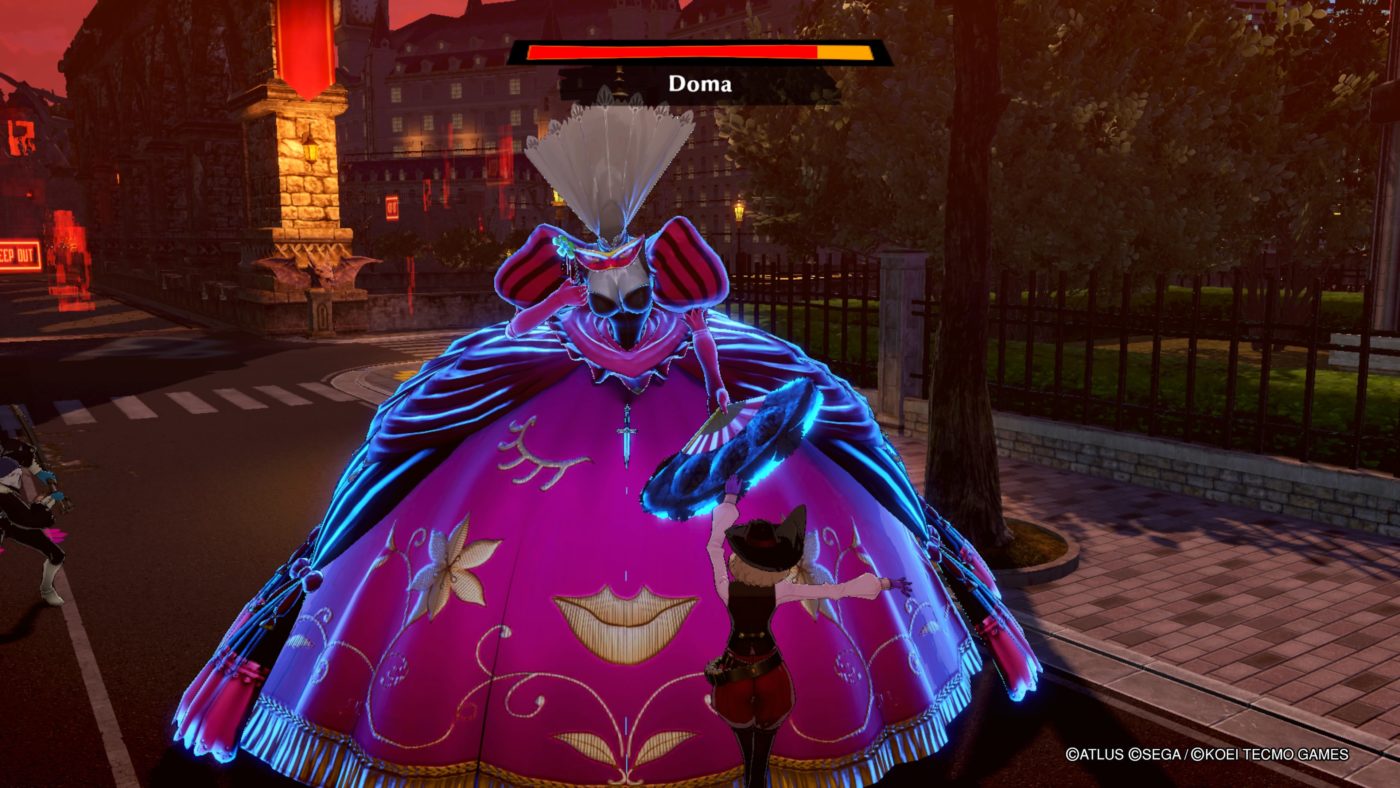Select the Doma boss name label
This screenshot has height=788, width=1400.
tap(700, 85)
